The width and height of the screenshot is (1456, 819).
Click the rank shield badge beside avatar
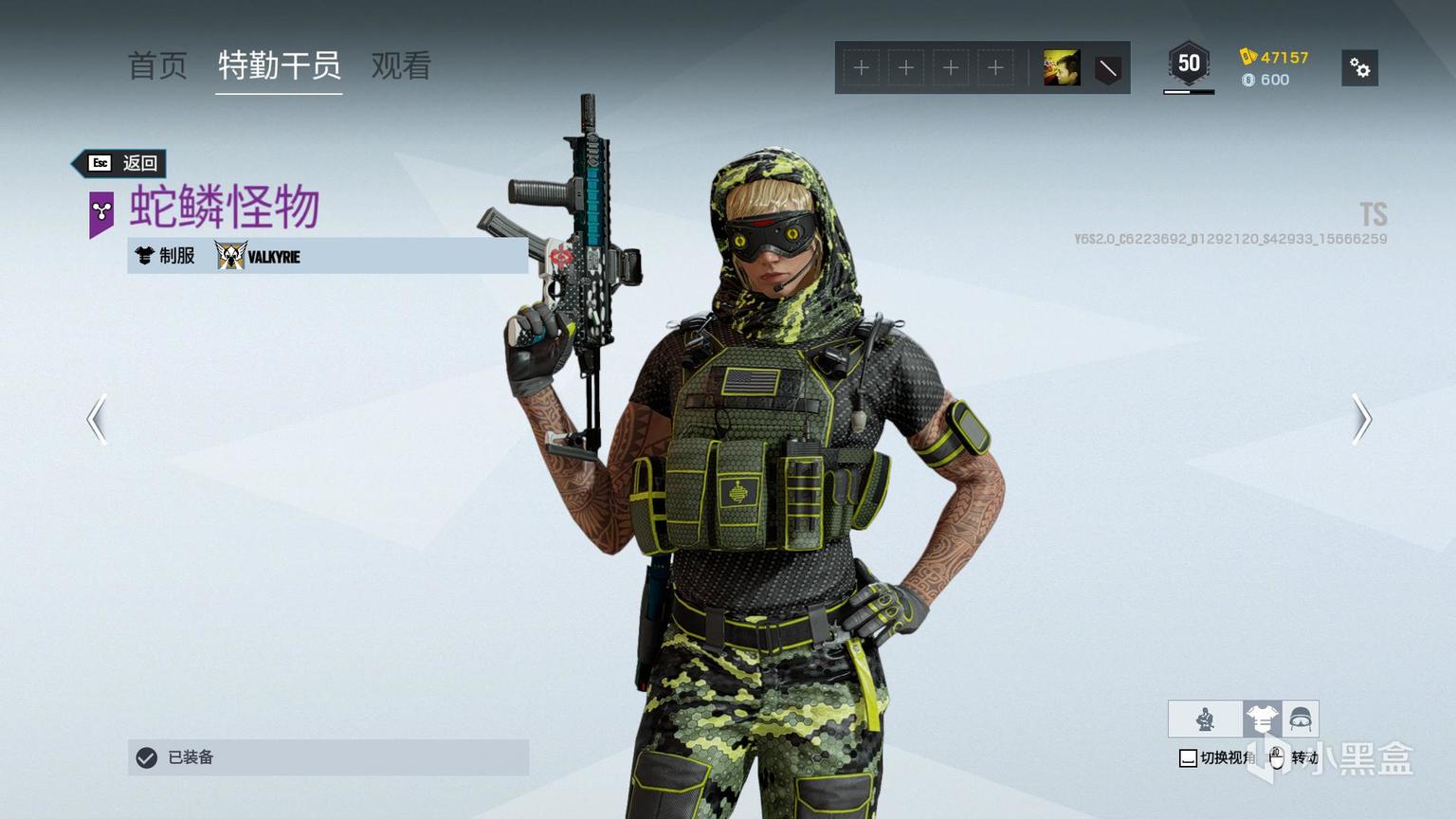[x=1107, y=68]
